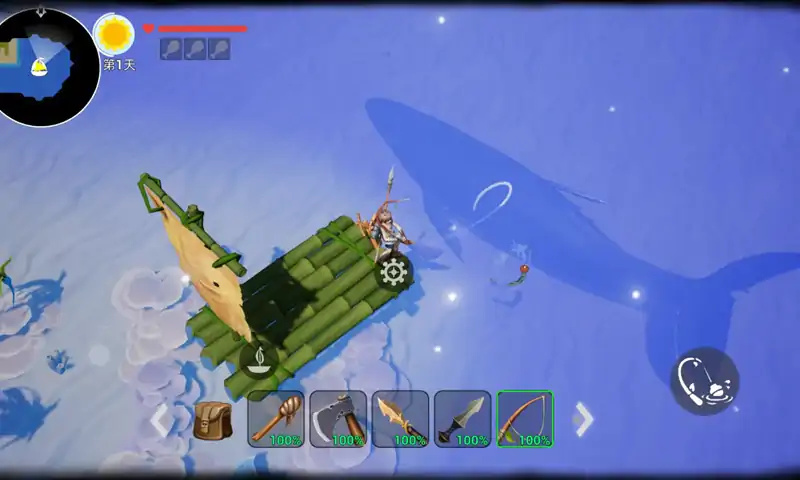This screenshot has height=480, width=800.
Task: Select the stone dagger hotbar slot
Action: [x=462, y=418]
